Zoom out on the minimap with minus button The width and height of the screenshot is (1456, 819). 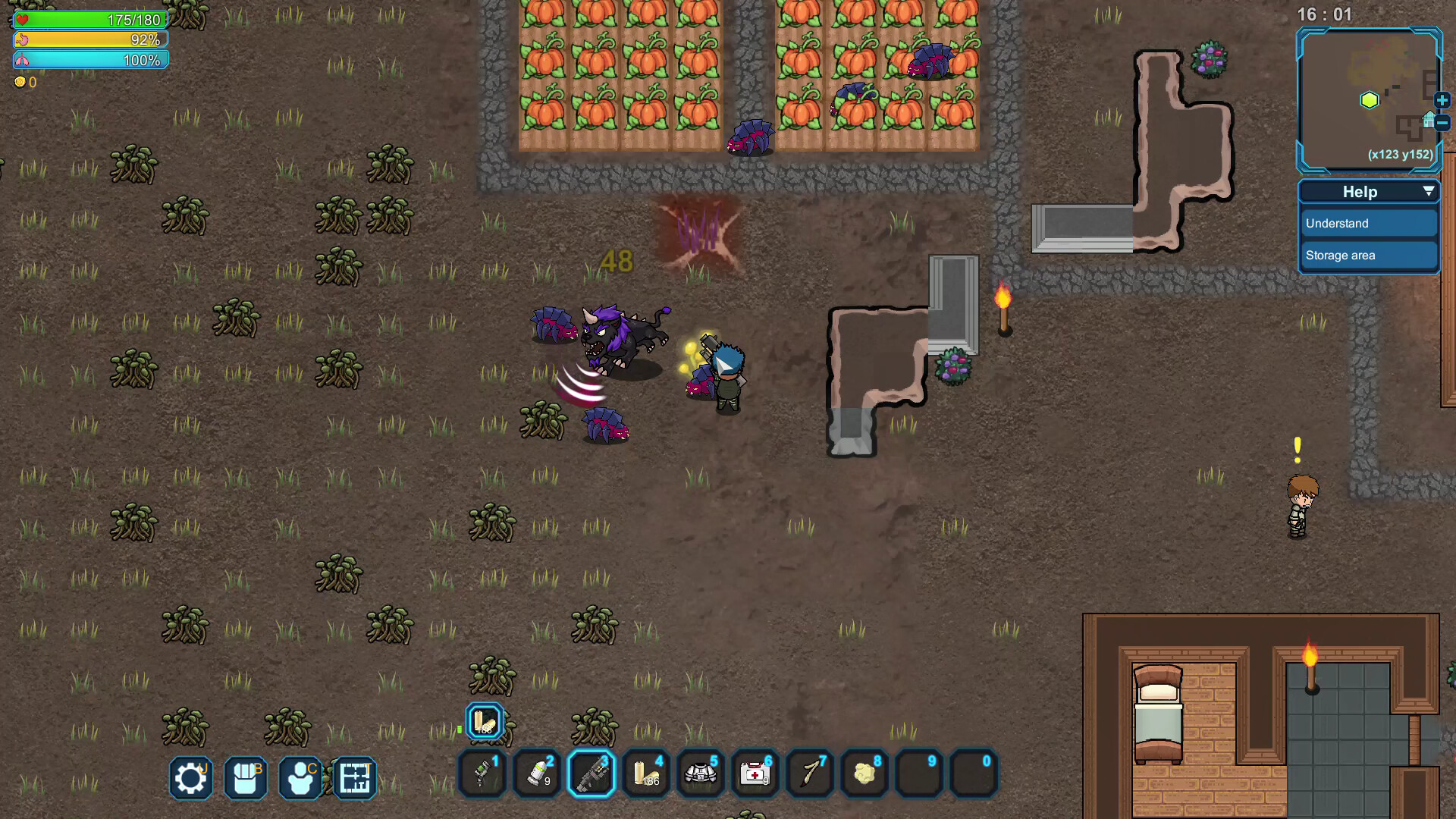[x=1442, y=122]
